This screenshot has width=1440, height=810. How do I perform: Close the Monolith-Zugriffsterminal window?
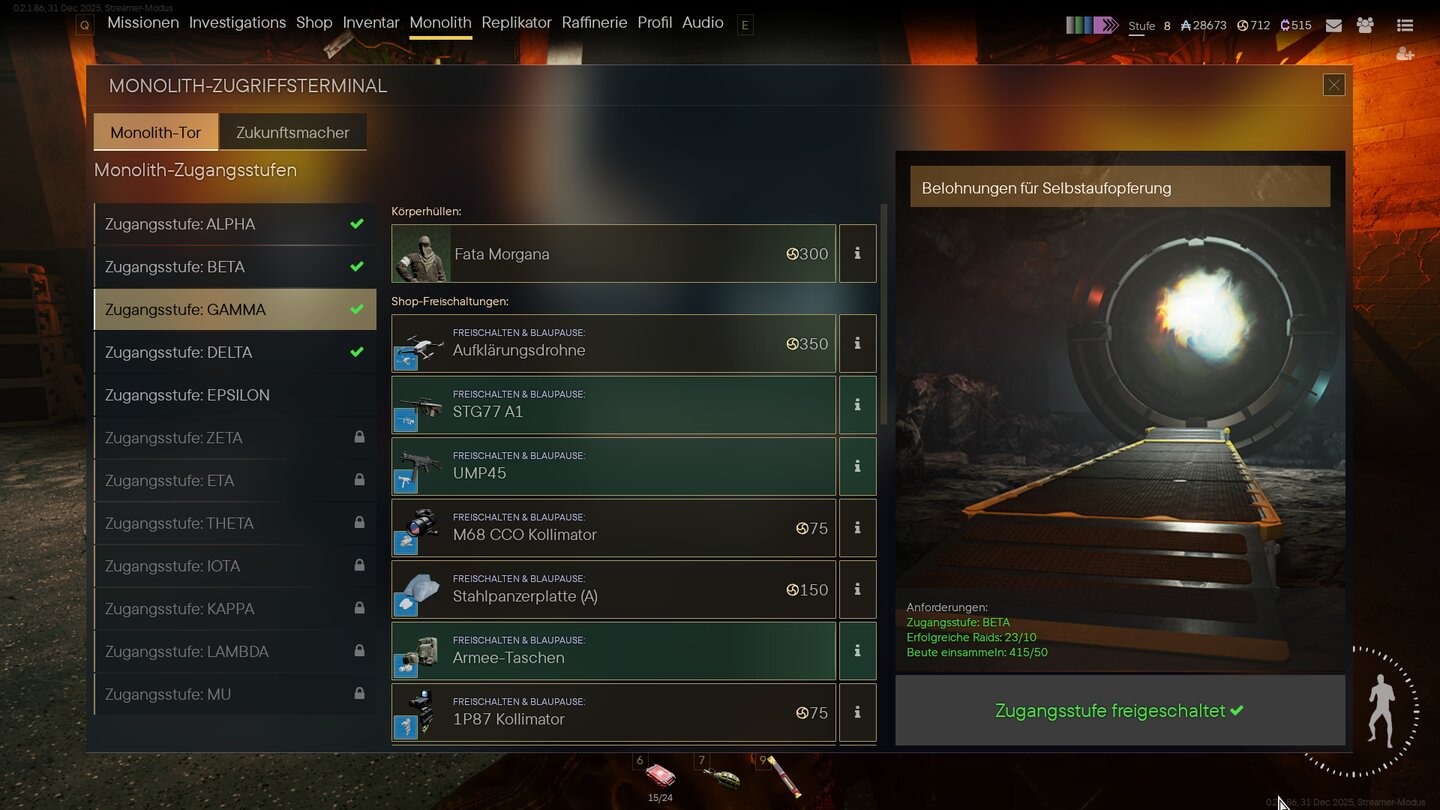[1334, 85]
